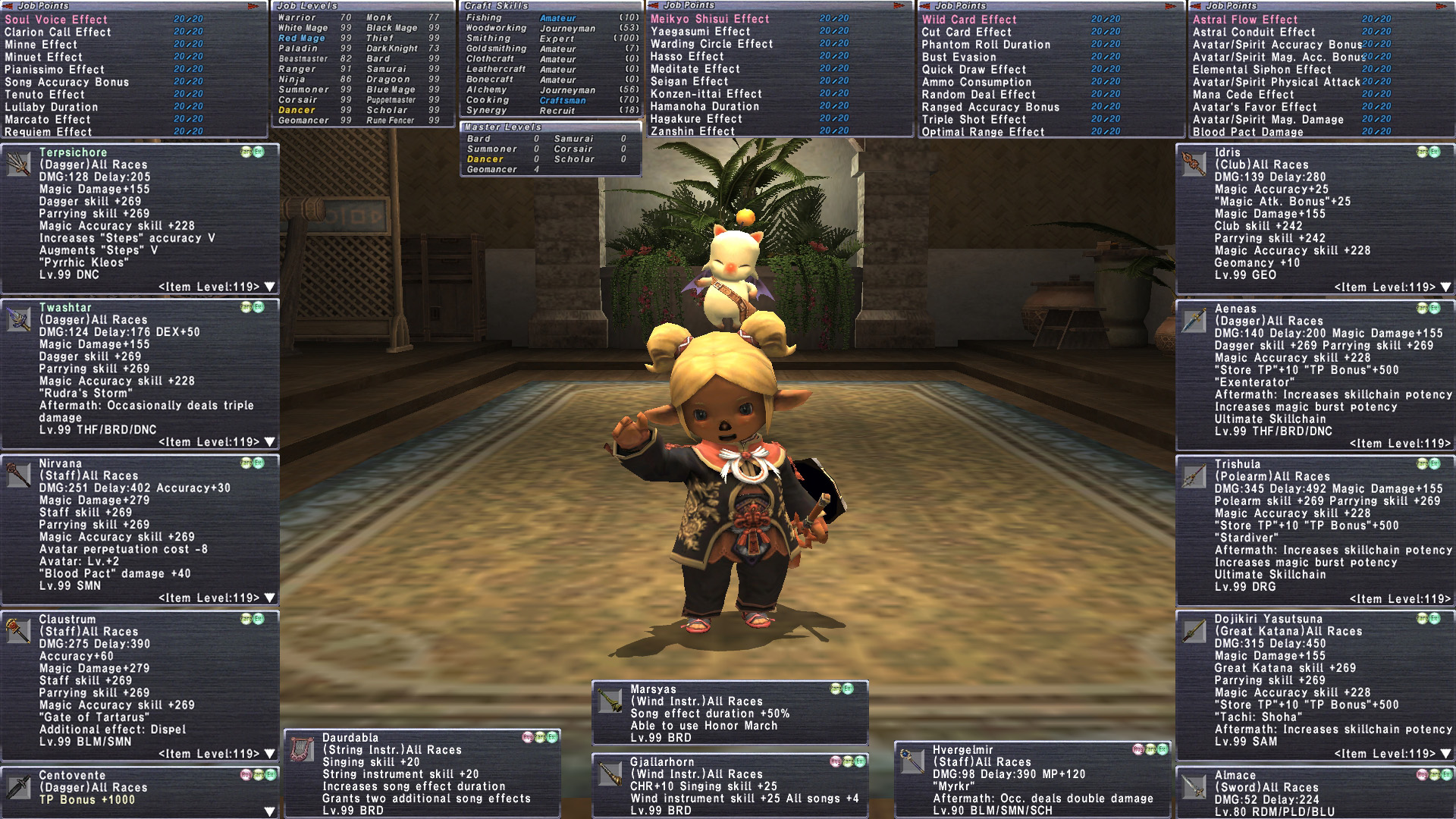Expand the Idris tooltip with its down arrow
Image resolution: width=1456 pixels, height=819 pixels.
[1445, 287]
